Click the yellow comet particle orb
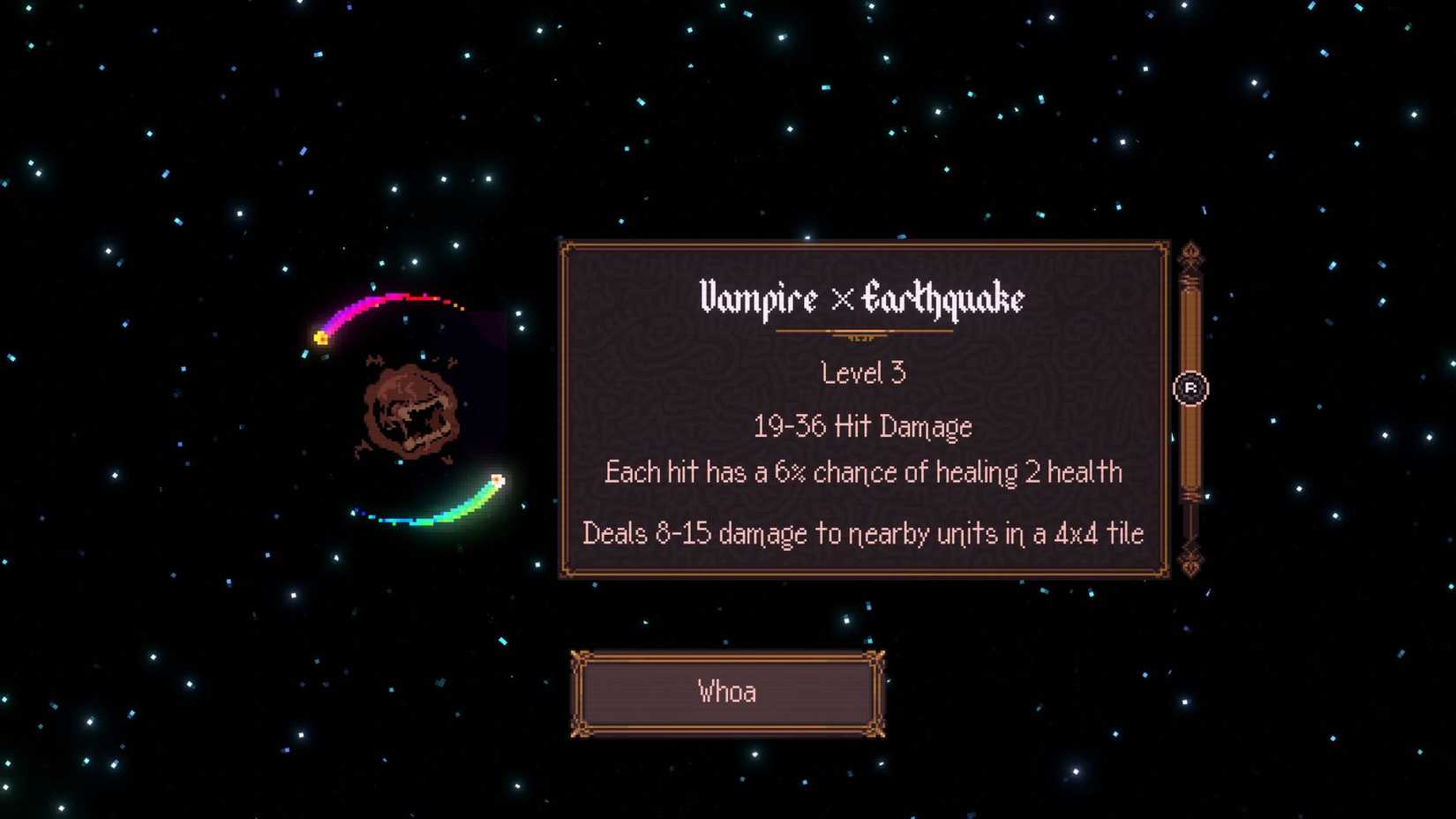 [x=319, y=336]
